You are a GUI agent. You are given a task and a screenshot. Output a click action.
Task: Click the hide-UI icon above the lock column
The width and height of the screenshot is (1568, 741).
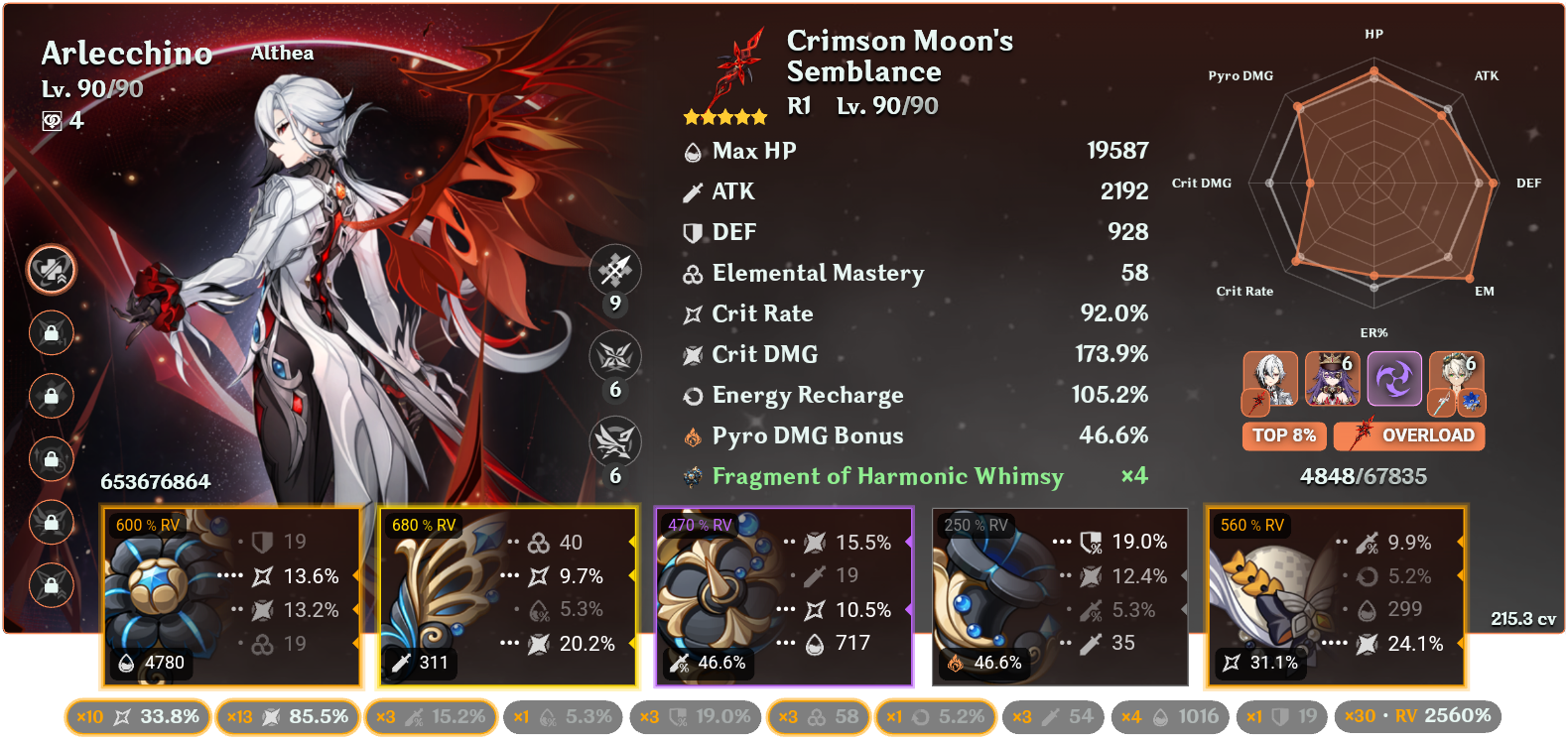click(50, 270)
